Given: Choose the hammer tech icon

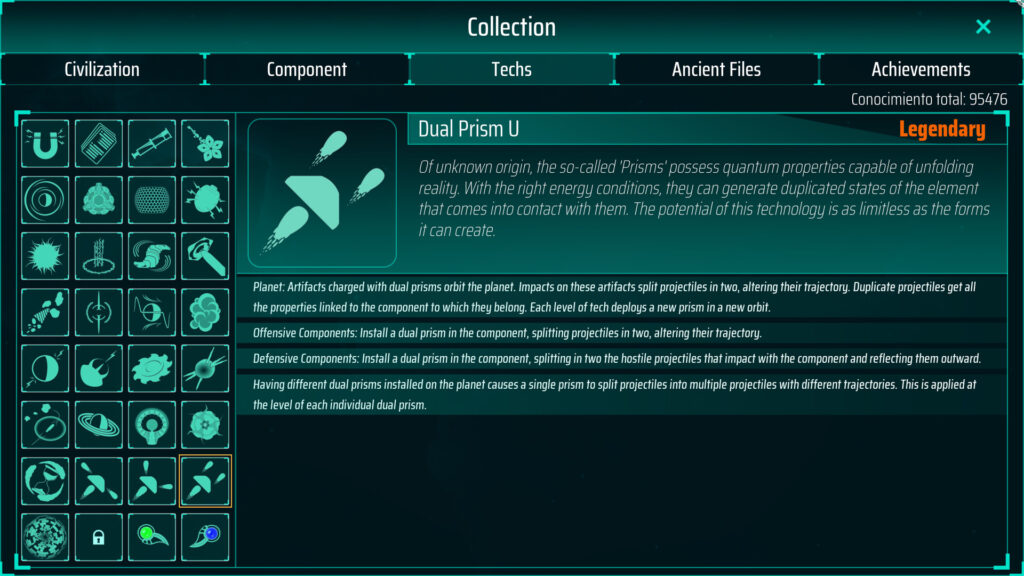Looking at the screenshot, I should [x=205, y=256].
